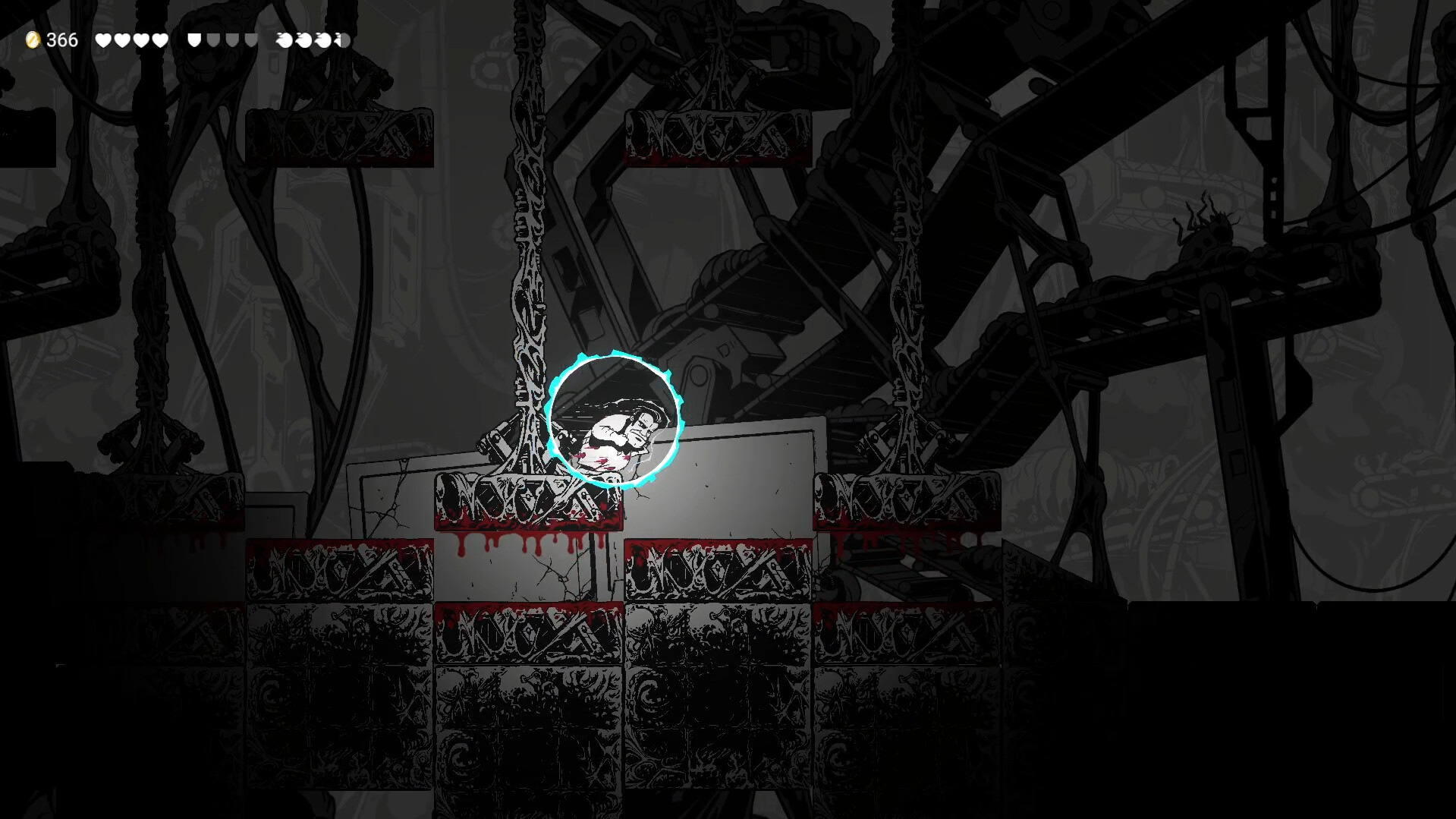Toggle the third heart in the health bar
This screenshot has width=1456, height=819.
142,39
